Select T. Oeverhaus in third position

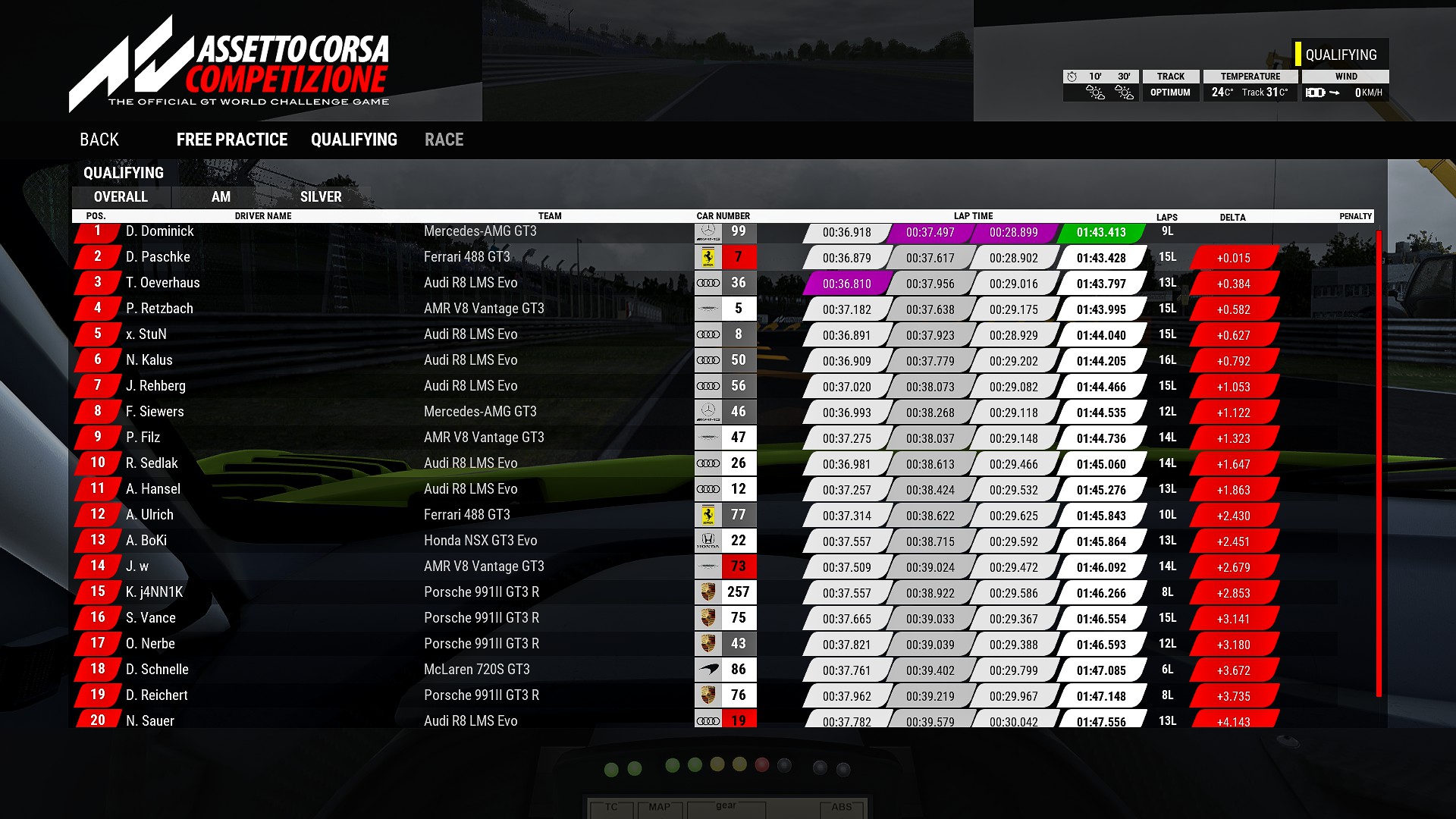tap(162, 283)
